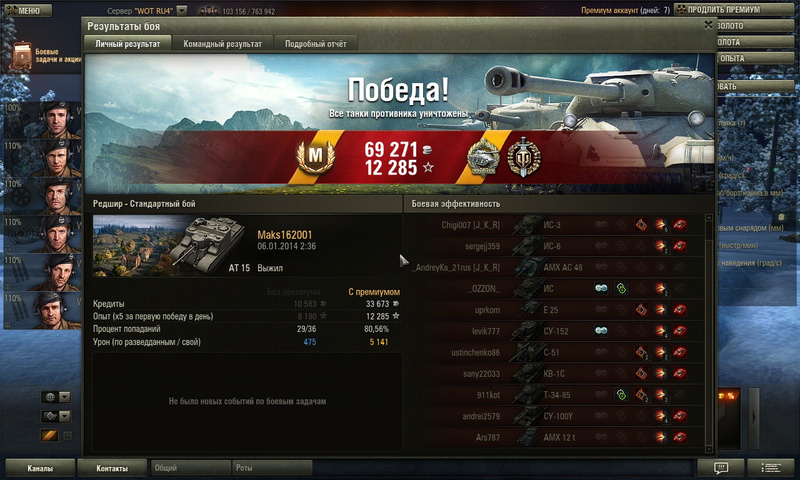800x480 pixels.
Task: Choose the uprkom E 25 row
Action: point(556,309)
